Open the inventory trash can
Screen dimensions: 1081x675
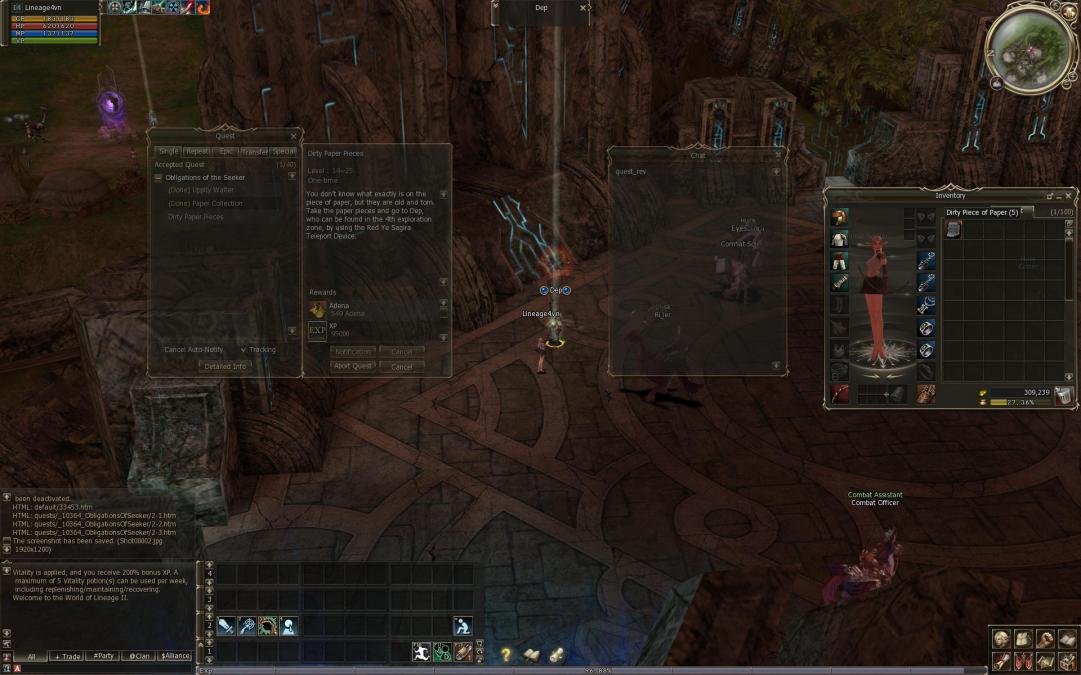(x=1063, y=396)
